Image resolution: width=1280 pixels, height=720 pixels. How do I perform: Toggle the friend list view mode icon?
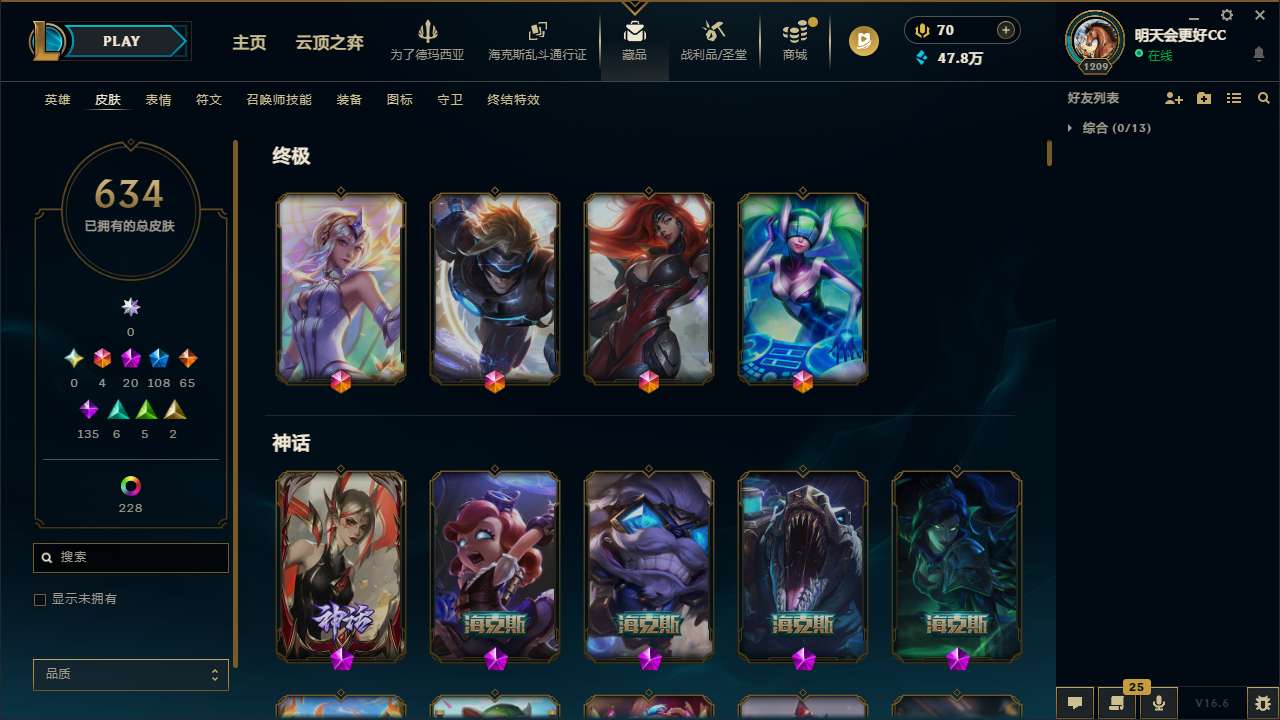[1234, 98]
